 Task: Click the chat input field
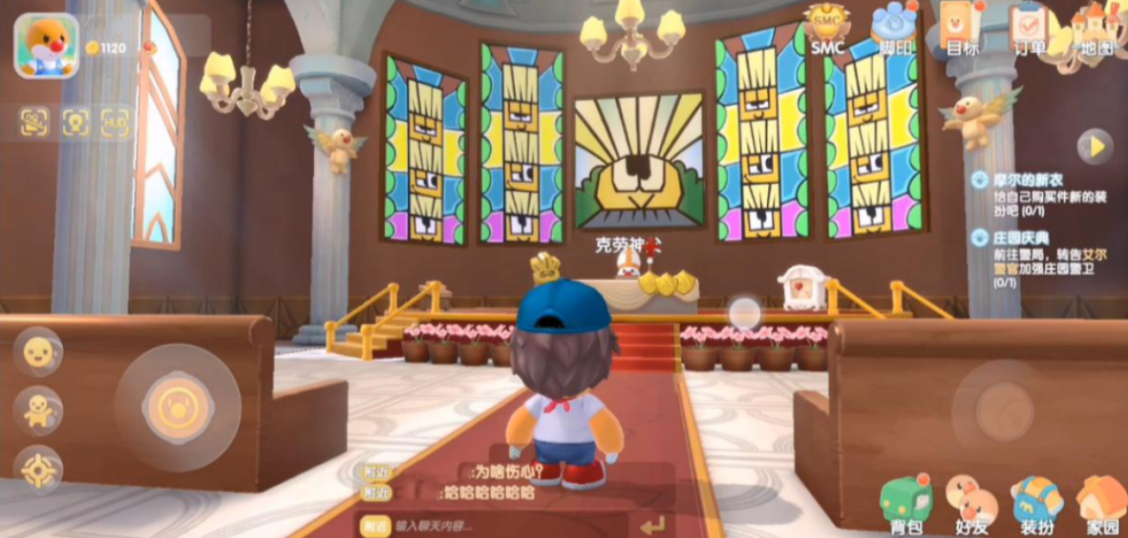[x=500, y=525]
